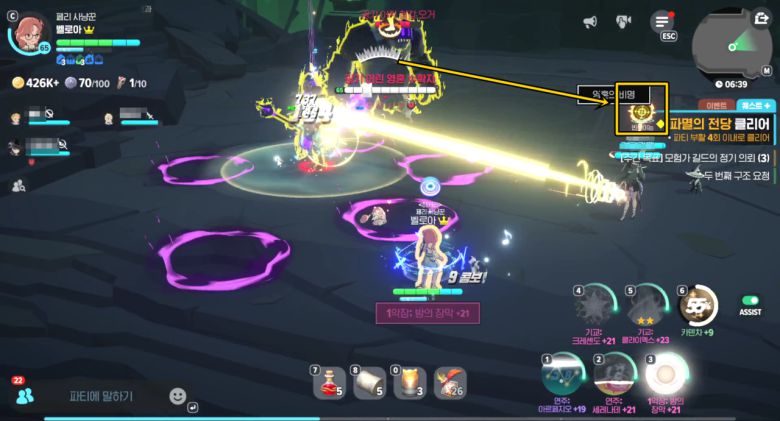
Task: Use the red potion item slot
Action: click(329, 381)
